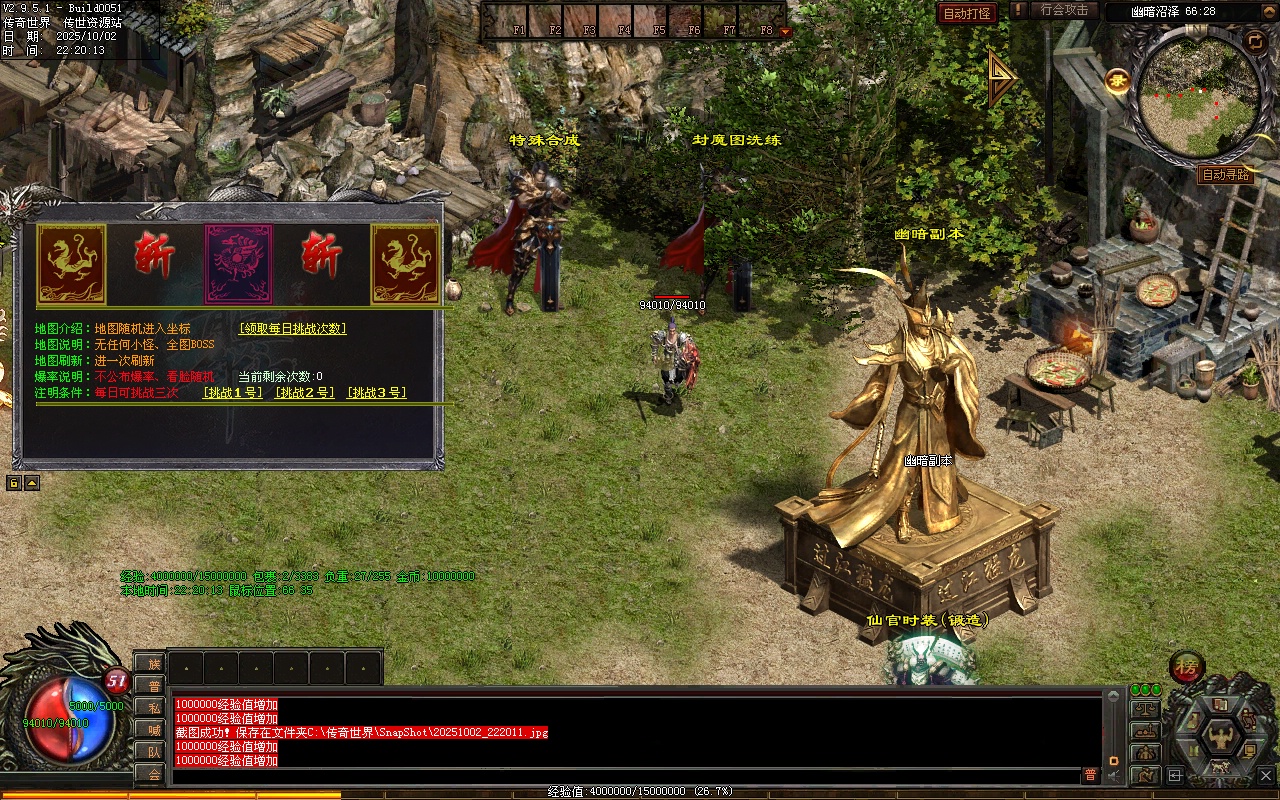Open the 榜 ranking list
This screenshot has height=800, width=1280.
tap(1187, 667)
